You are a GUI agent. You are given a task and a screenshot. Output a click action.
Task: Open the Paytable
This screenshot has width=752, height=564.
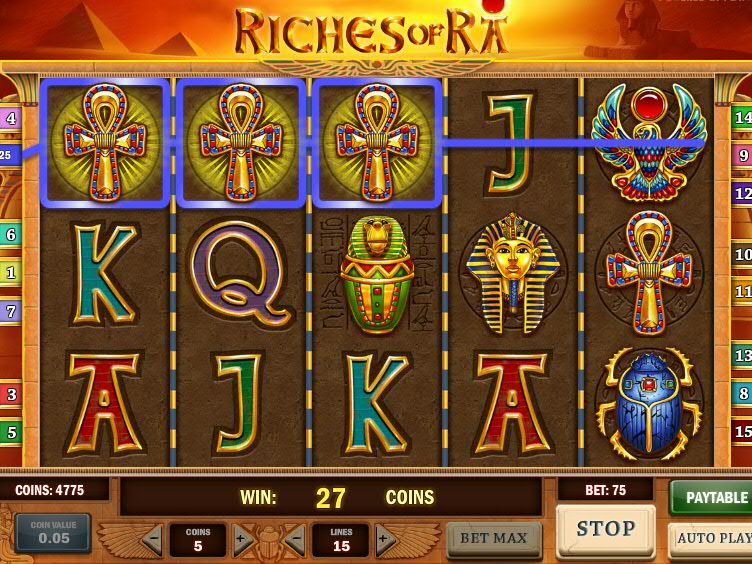tap(711, 497)
